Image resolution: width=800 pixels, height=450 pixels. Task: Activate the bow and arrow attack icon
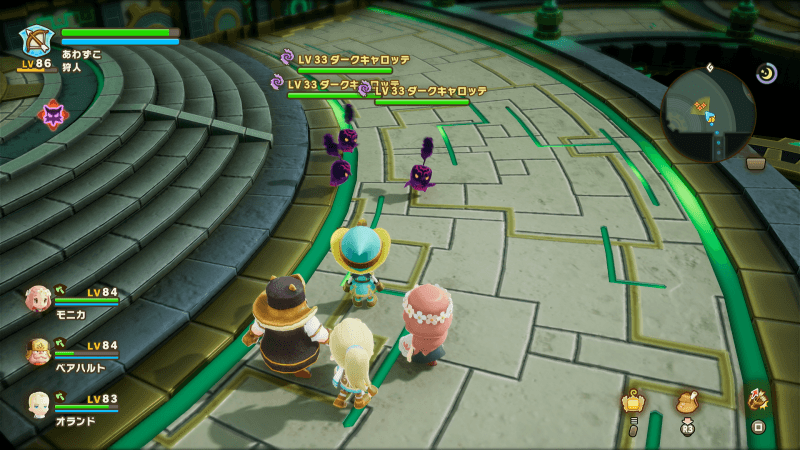(x=758, y=400)
